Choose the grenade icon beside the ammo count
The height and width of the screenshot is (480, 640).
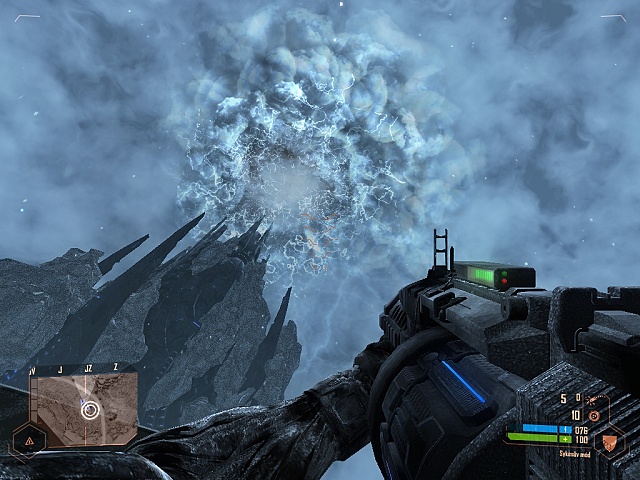click(x=592, y=415)
